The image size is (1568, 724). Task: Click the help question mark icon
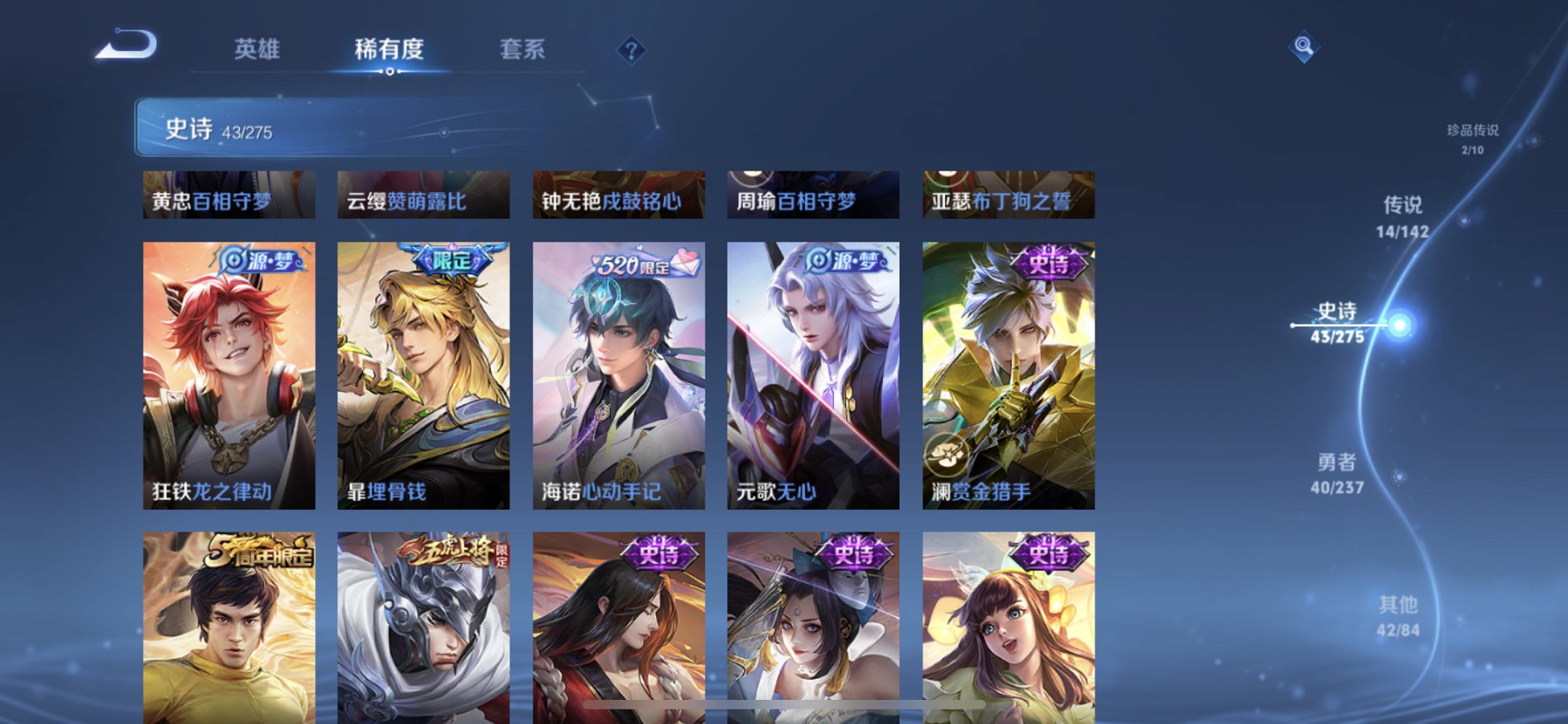coord(631,50)
